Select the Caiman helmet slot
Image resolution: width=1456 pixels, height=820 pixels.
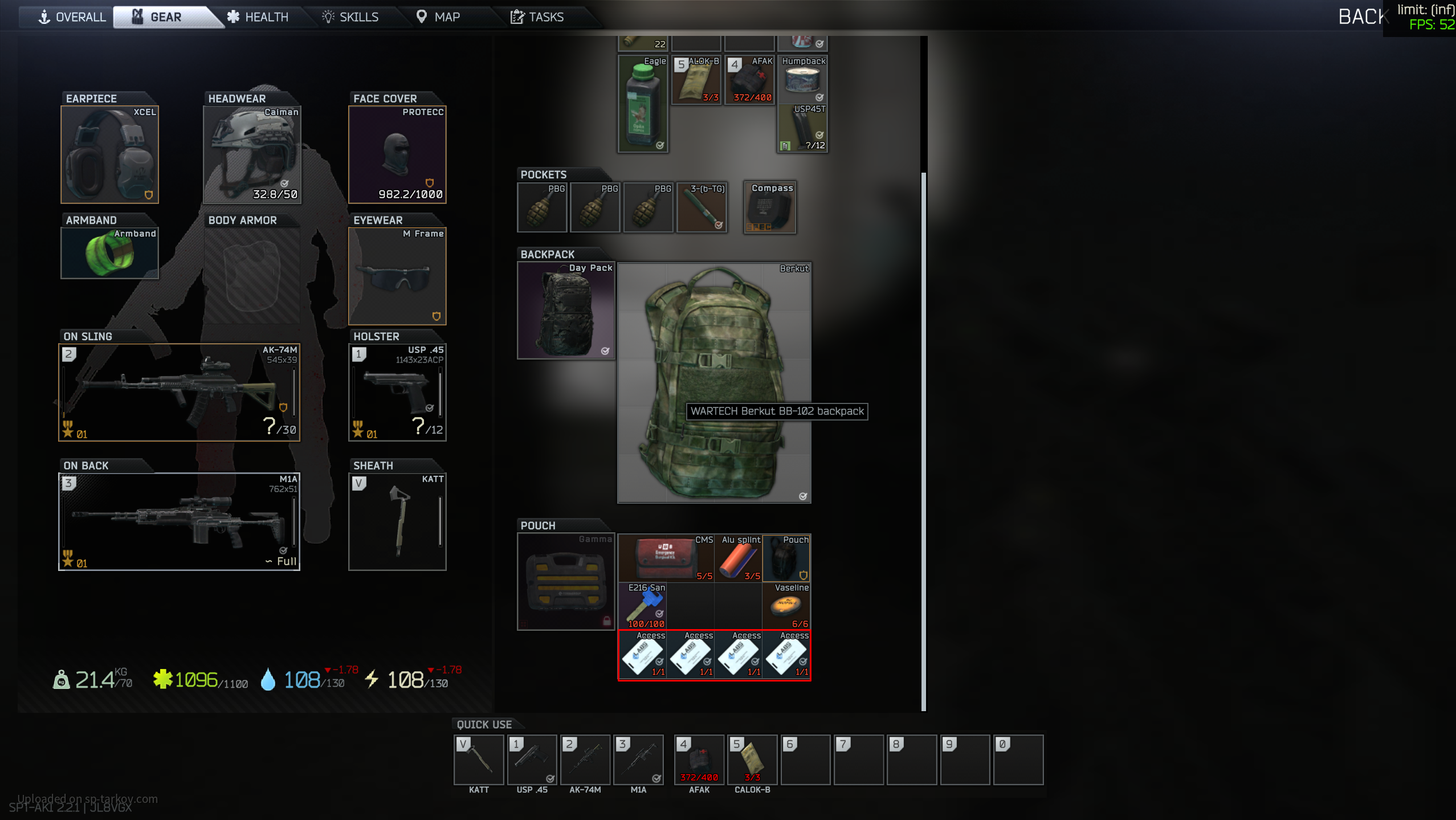point(252,154)
